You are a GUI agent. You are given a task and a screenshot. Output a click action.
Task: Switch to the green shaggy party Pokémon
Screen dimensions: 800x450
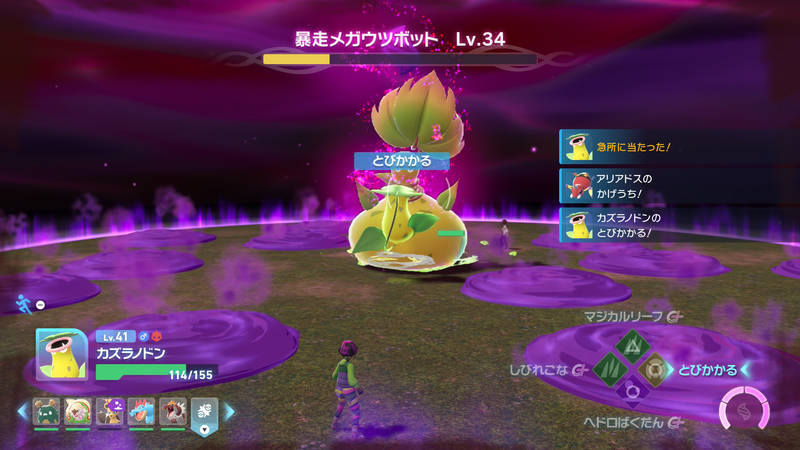[47, 410]
